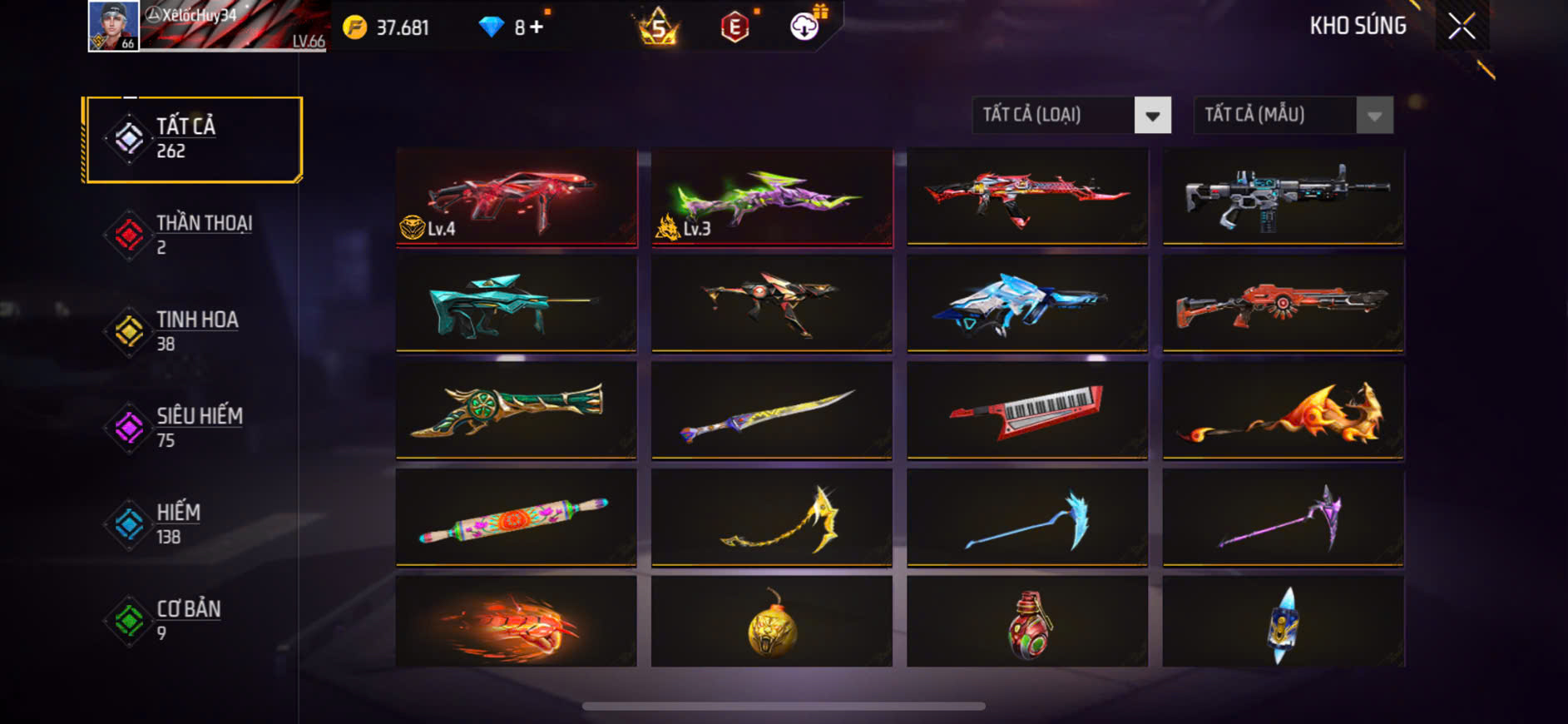This screenshot has height=724, width=1568.
Task: Open the cloud download gift icon
Action: (804, 27)
